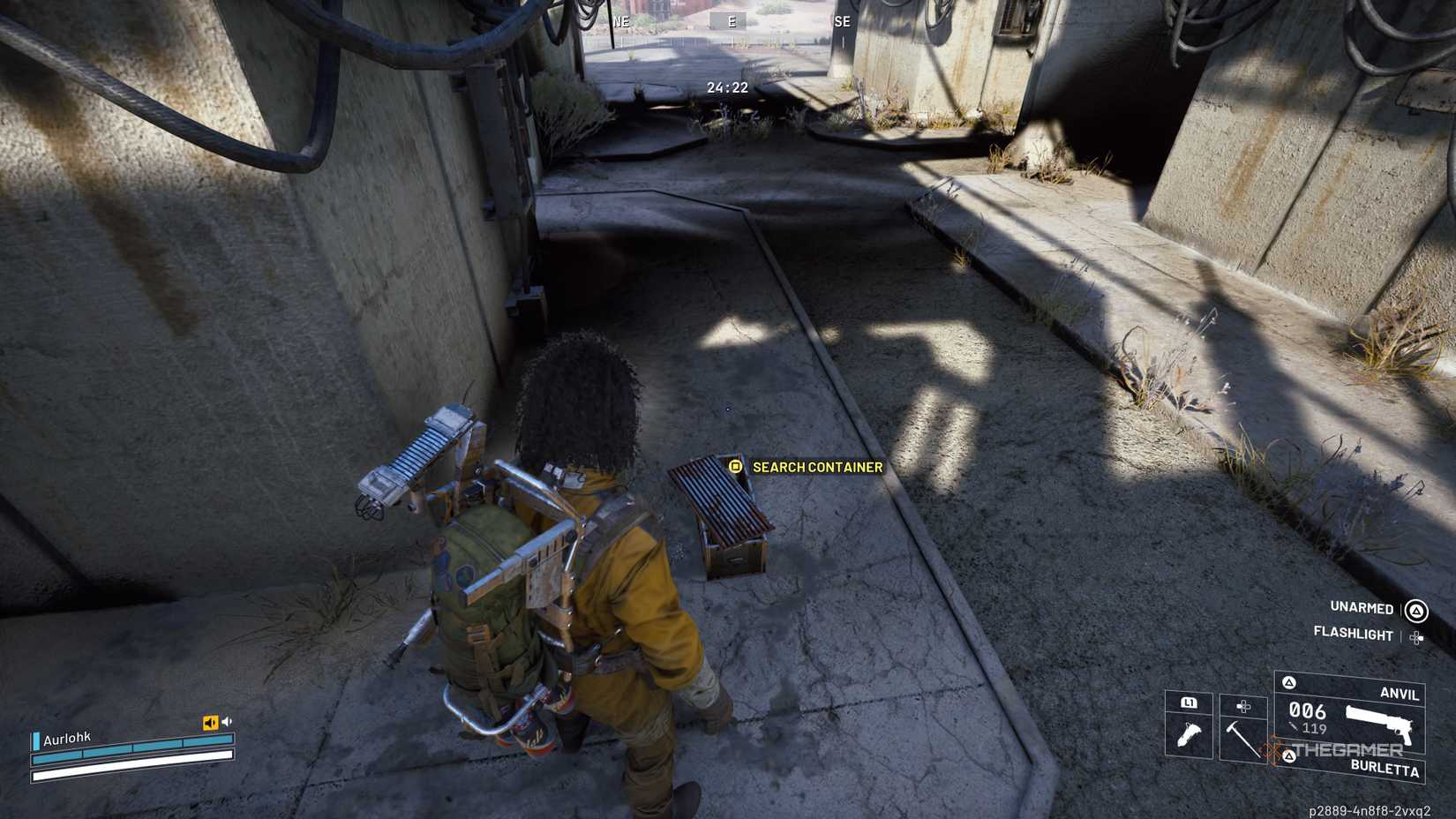Select the white speaker volume icon
The image size is (1456, 819).
point(227,721)
